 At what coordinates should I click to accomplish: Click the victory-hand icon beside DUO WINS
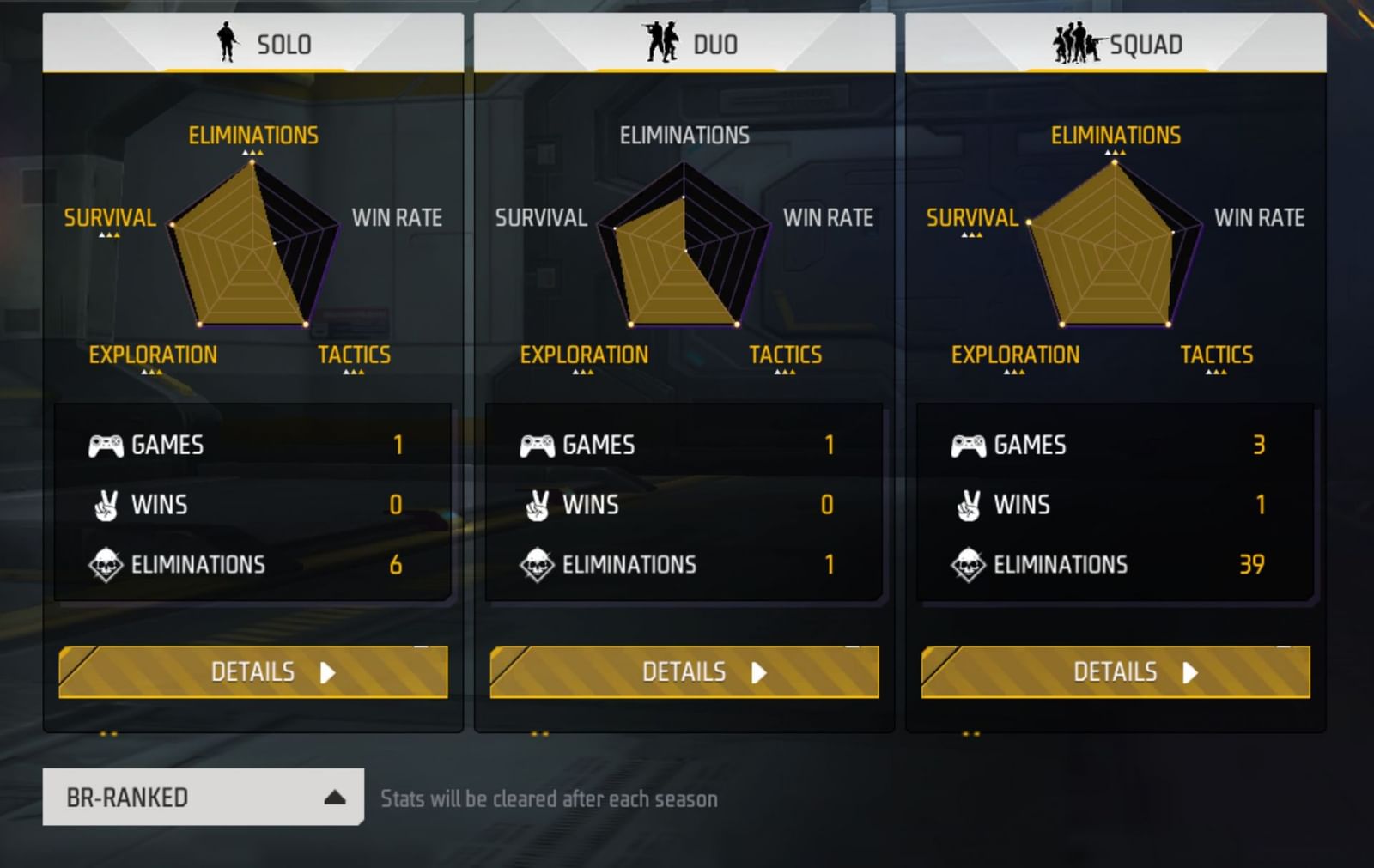click(x=537, y=505)
